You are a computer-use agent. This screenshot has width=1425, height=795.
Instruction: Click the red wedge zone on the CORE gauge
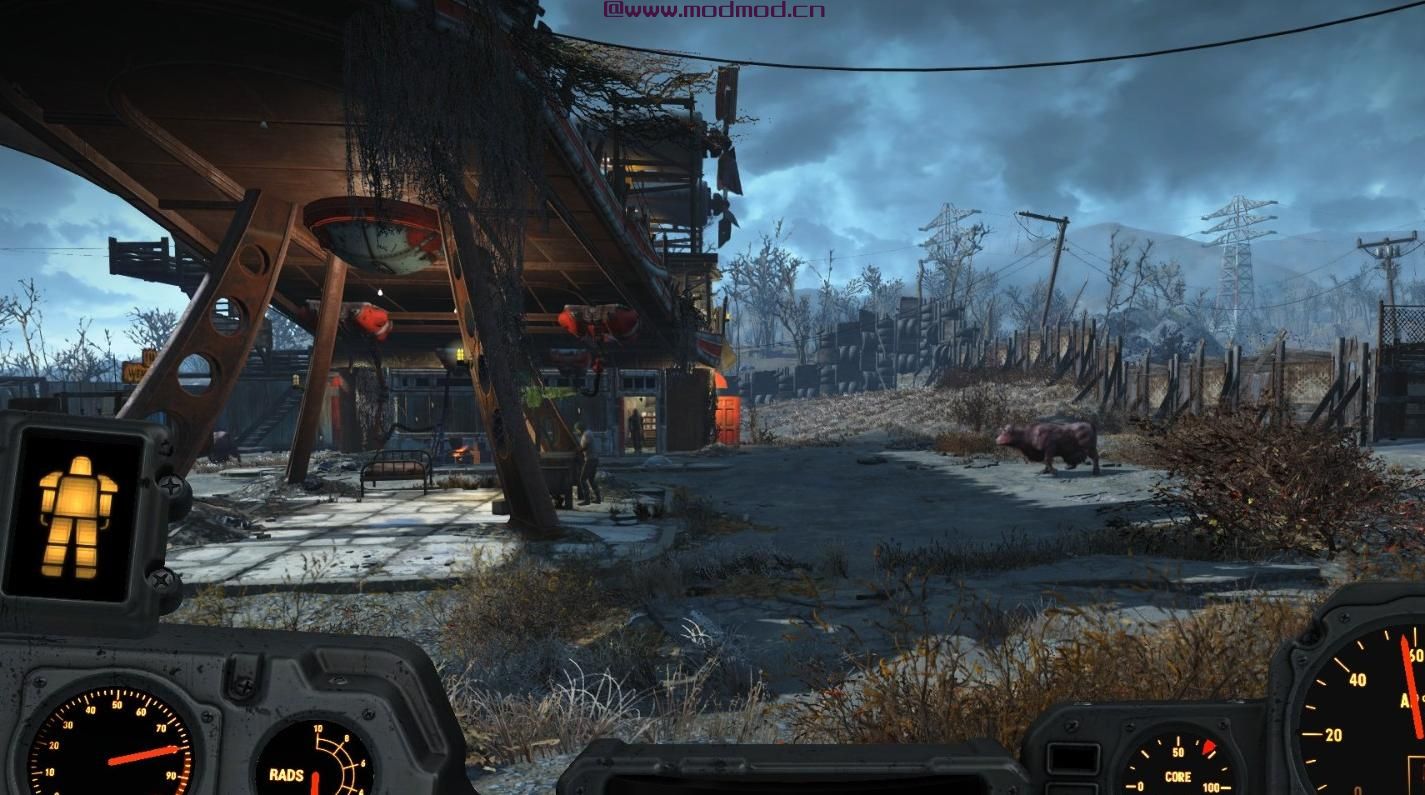1207,747
